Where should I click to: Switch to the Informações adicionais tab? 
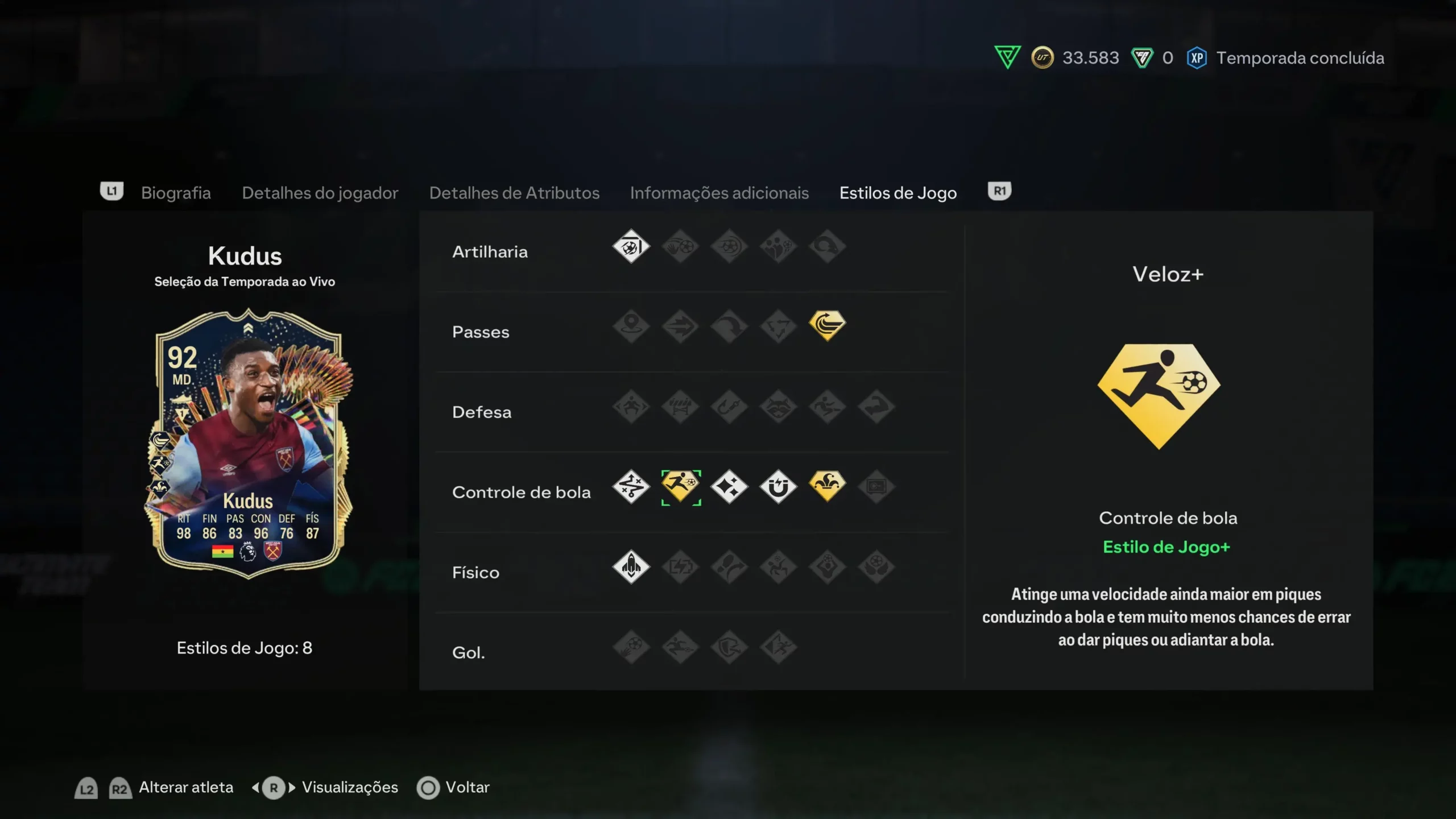click(x=719, y=193)
